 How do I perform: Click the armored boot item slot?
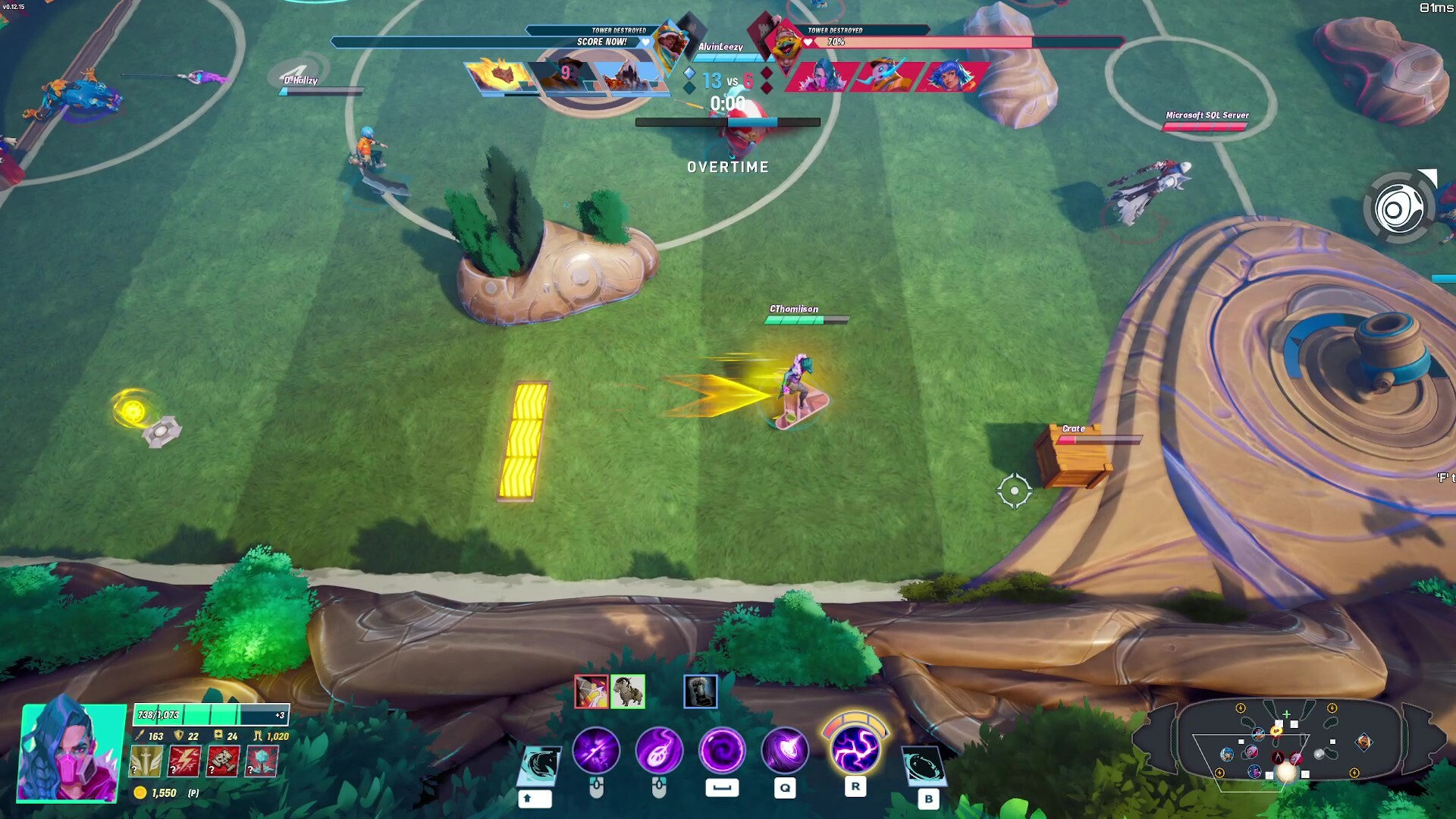pyautogui.click(x=699, y=692)
